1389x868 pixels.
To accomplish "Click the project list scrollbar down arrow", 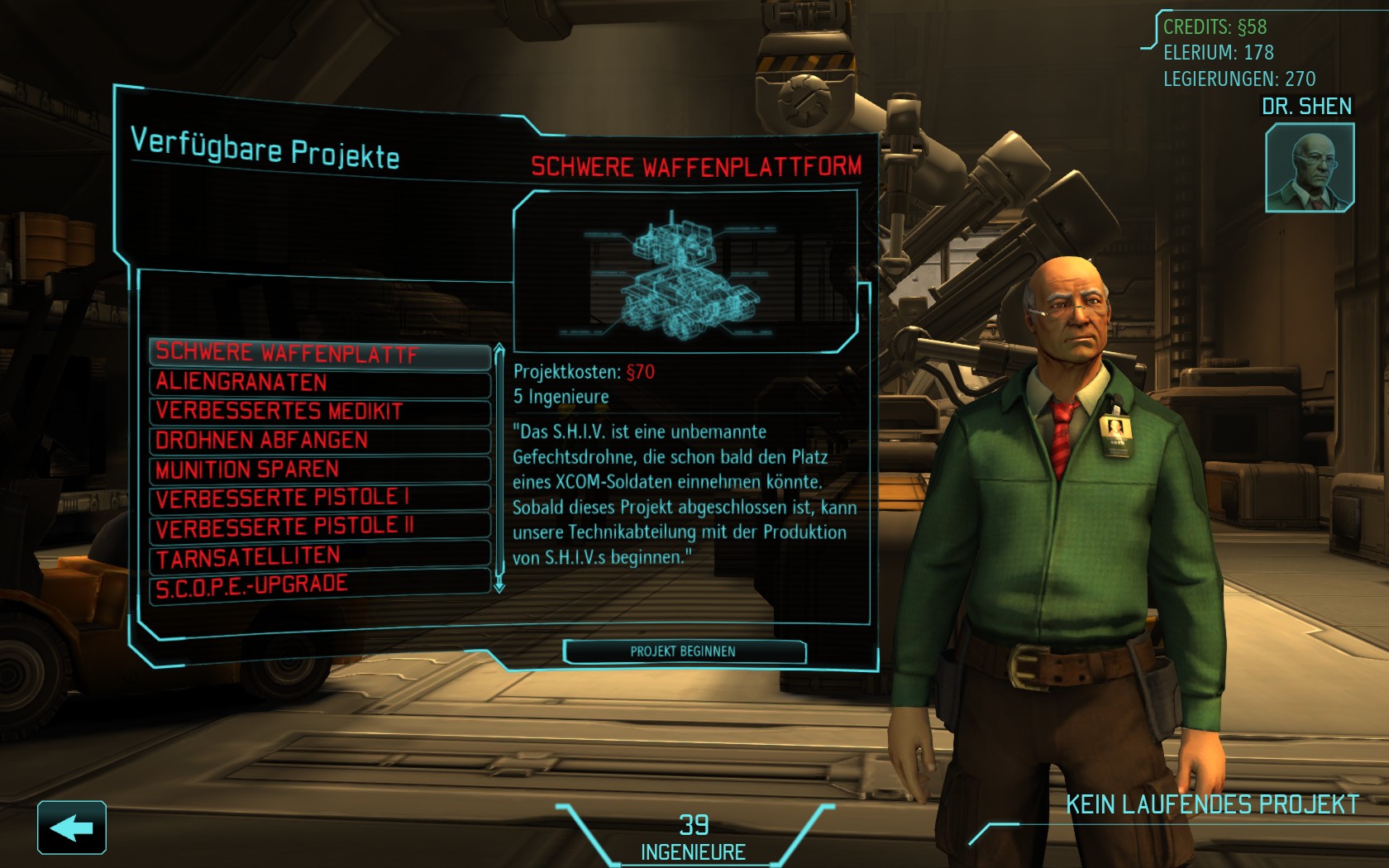I will (499, 585).
